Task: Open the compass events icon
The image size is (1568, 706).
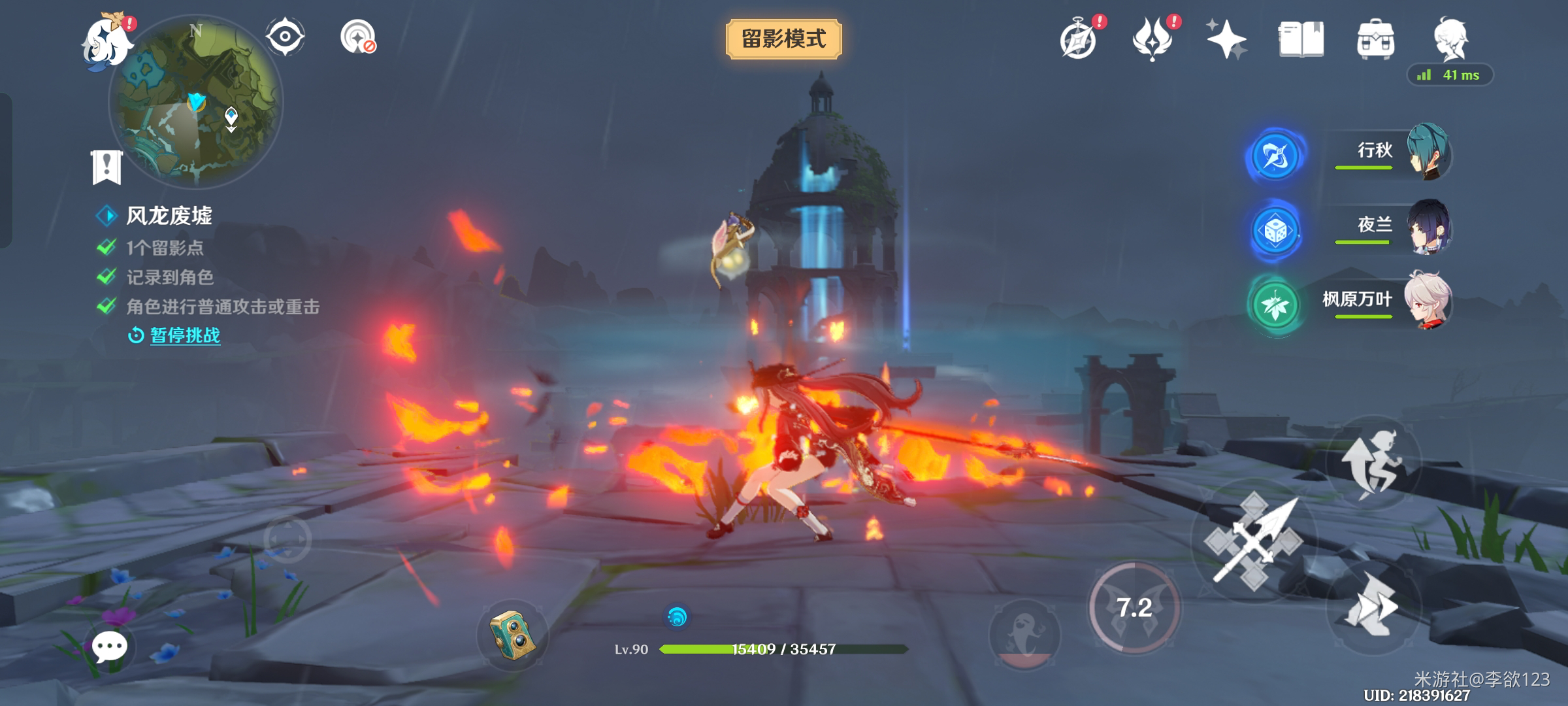Action: click(x=1079, y=41)
